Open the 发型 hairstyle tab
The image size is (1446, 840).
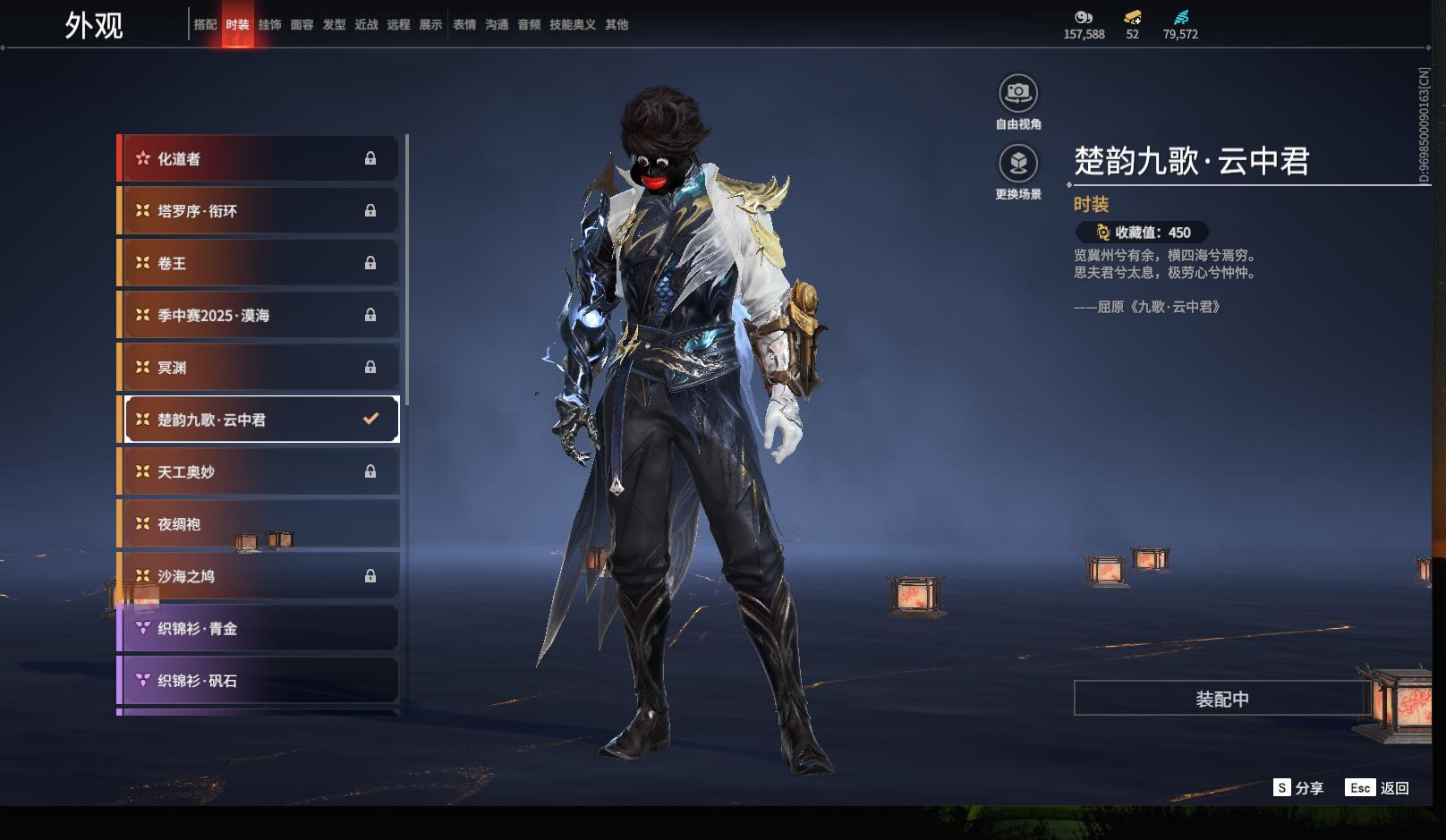pos(334,25)
